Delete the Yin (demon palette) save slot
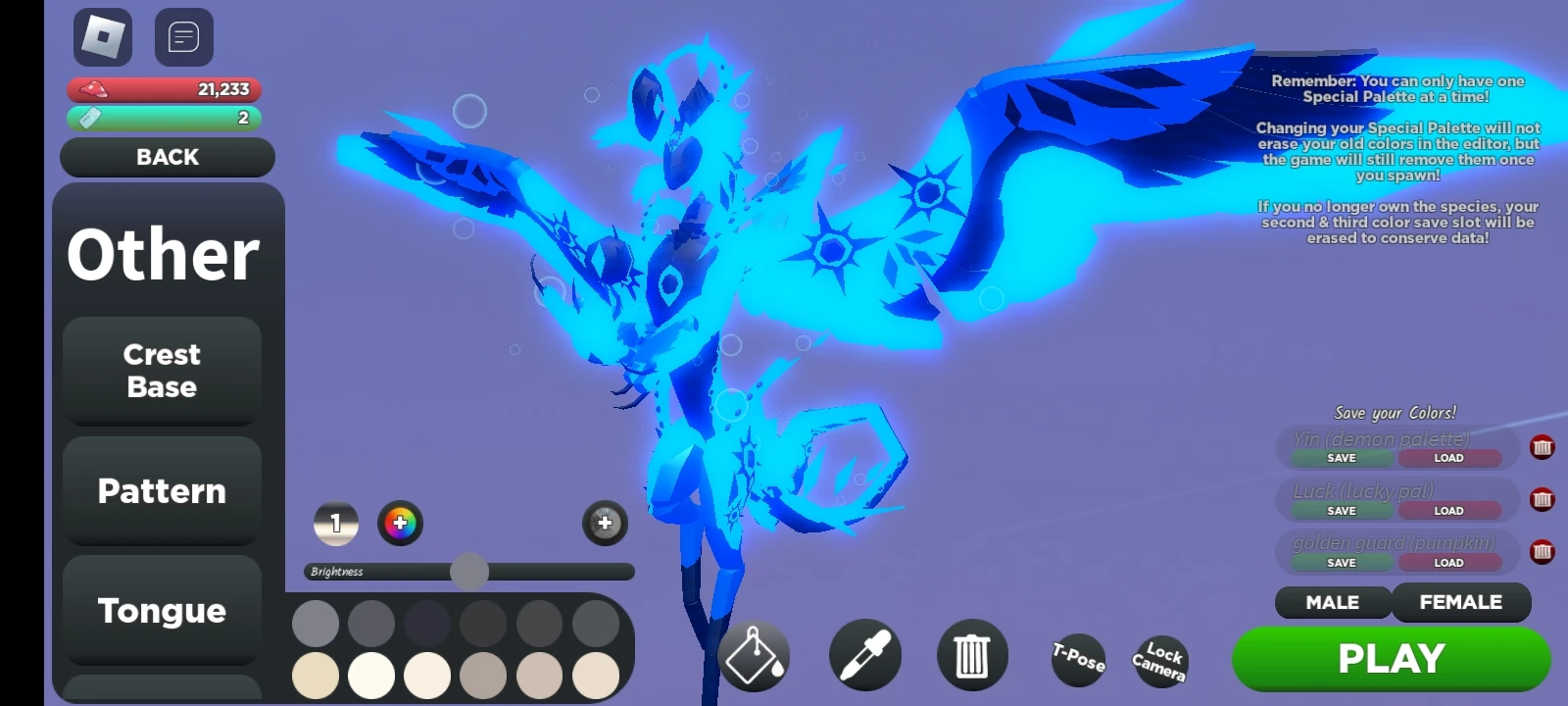1568x706 pixels. coord(1544,447)
